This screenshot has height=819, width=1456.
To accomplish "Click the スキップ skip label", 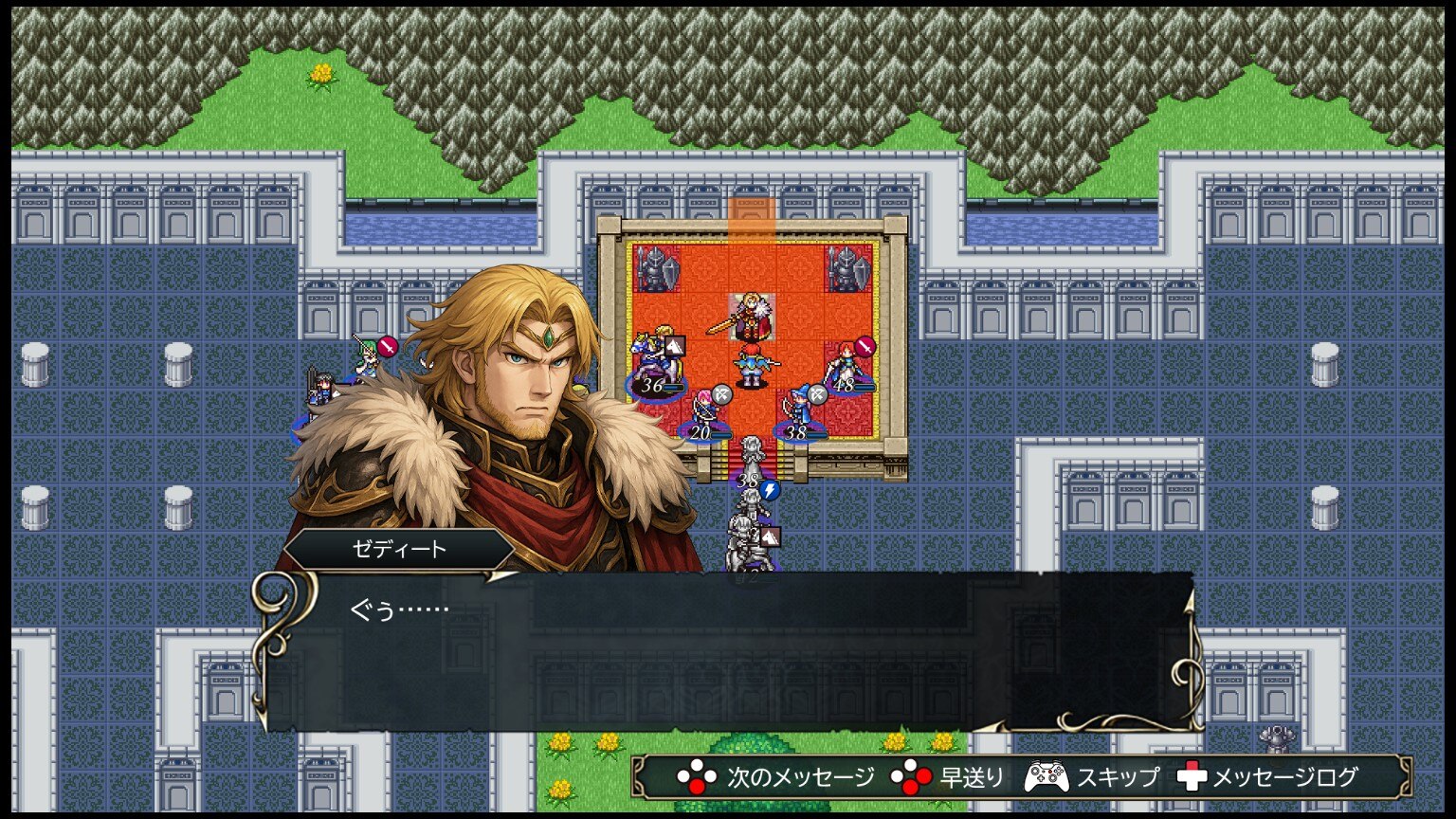I will tap(1118, 778).
